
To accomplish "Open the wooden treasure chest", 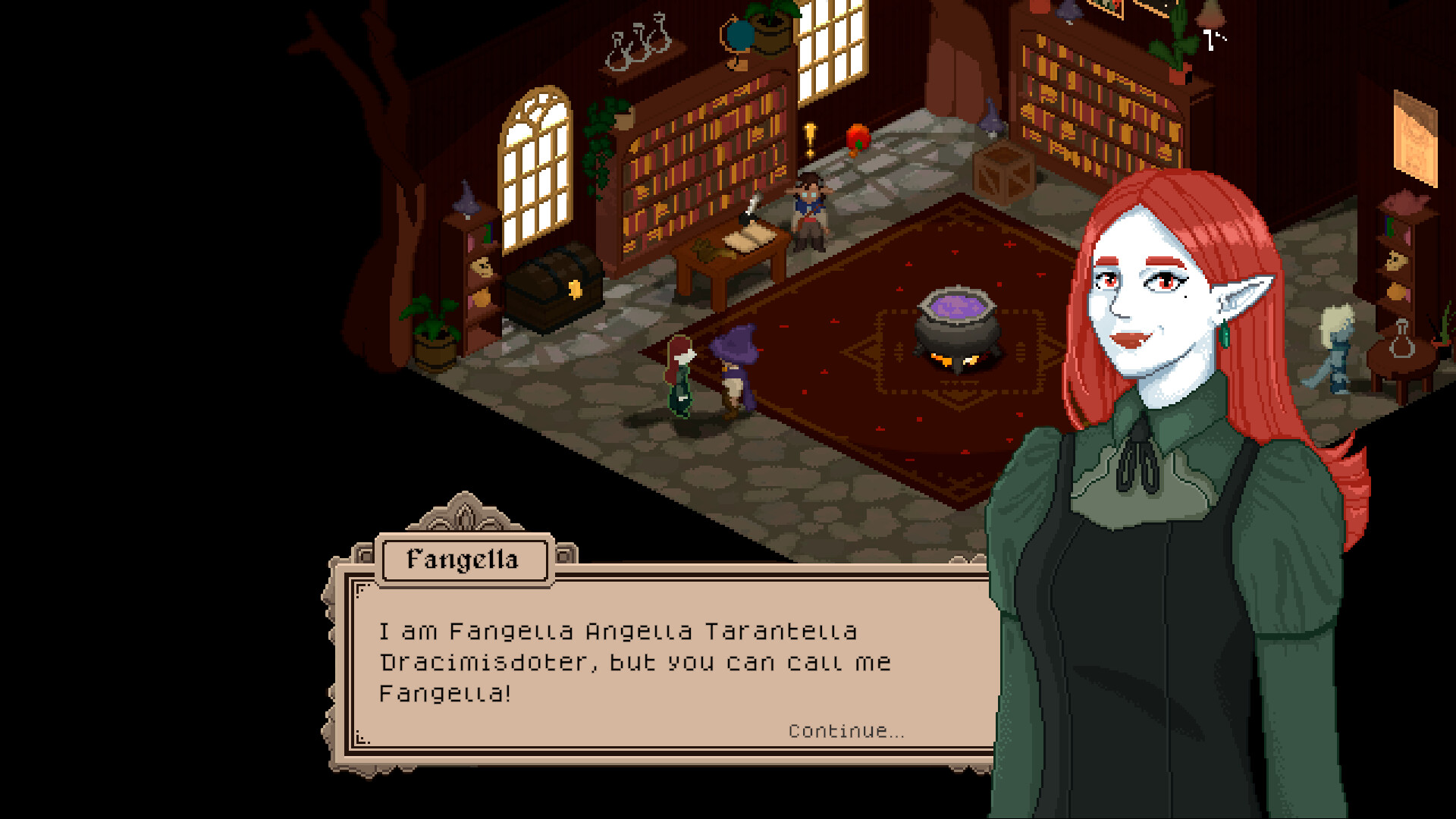I will click(x=550, y=288).
